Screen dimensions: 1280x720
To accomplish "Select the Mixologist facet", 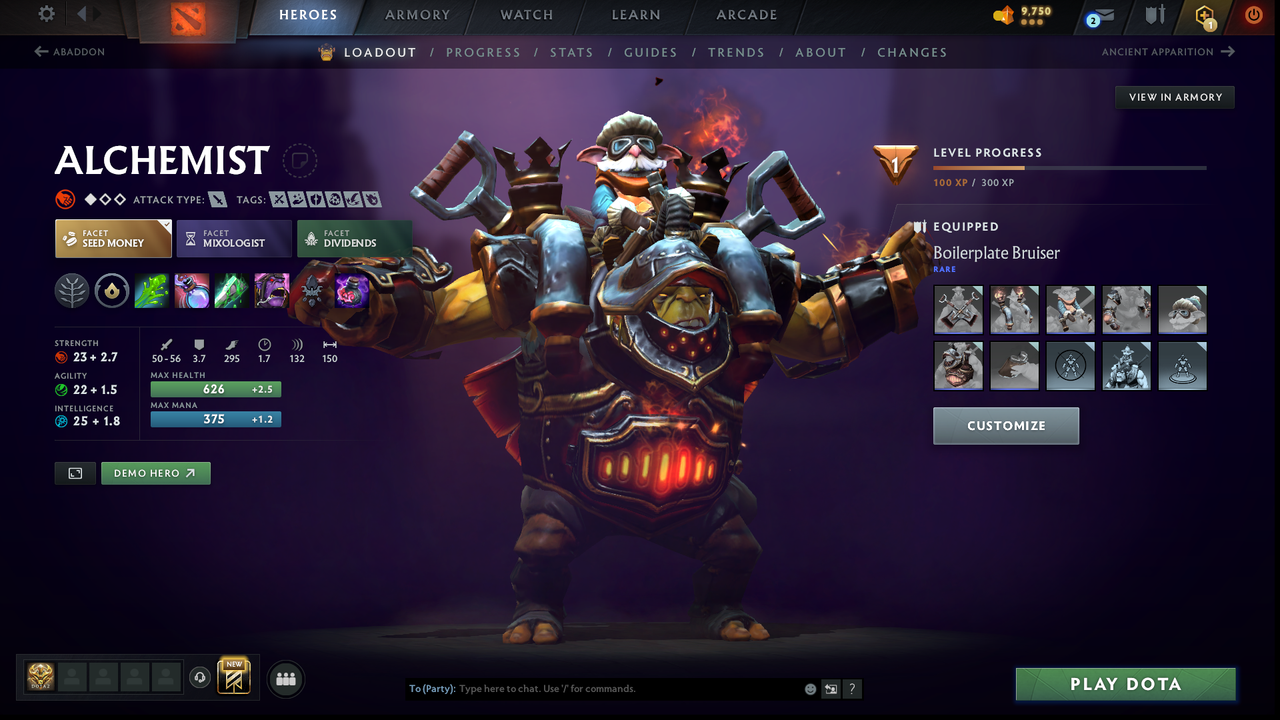I will 234,238.
